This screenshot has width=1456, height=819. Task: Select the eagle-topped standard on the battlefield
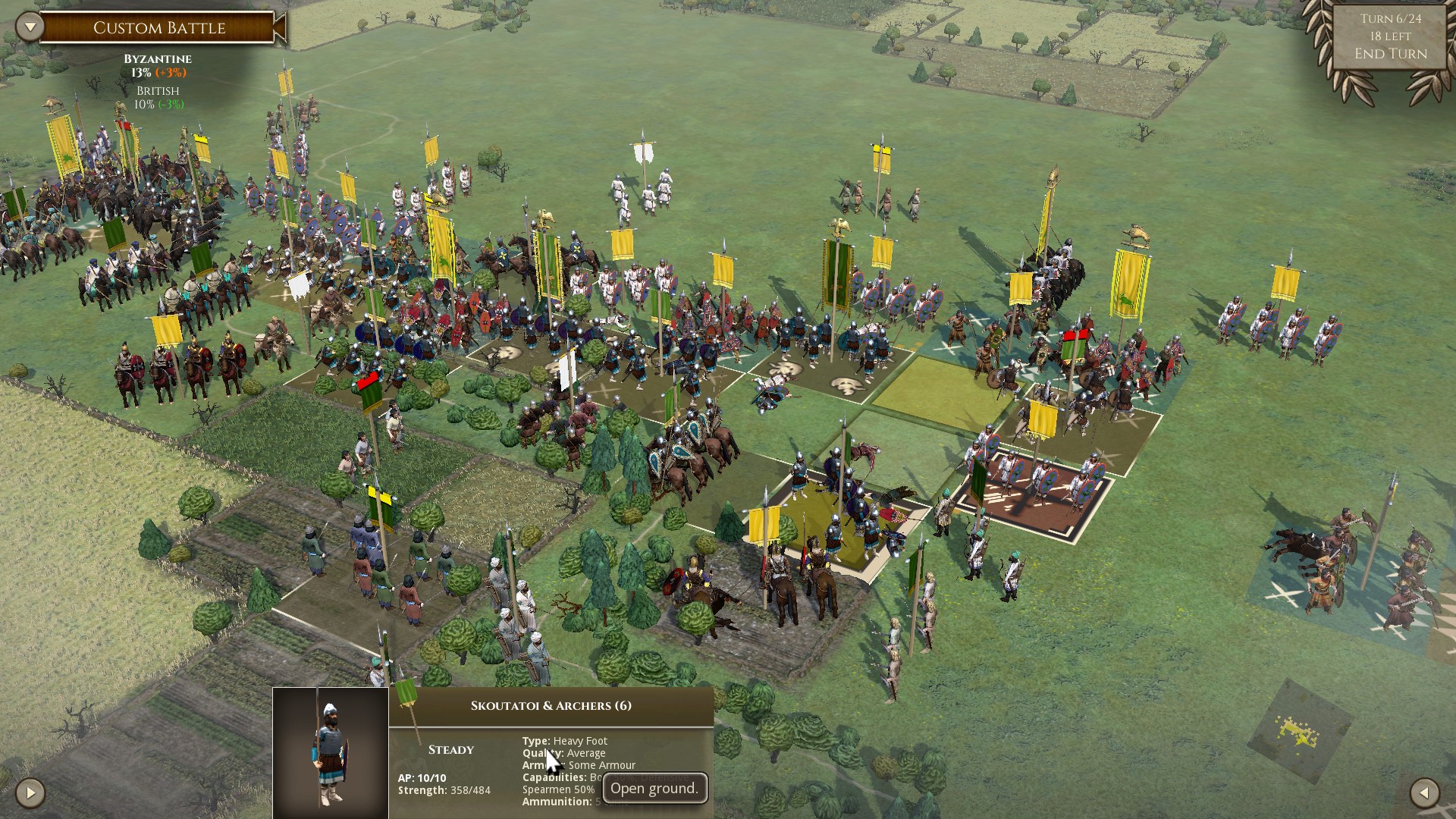[839, 224]
